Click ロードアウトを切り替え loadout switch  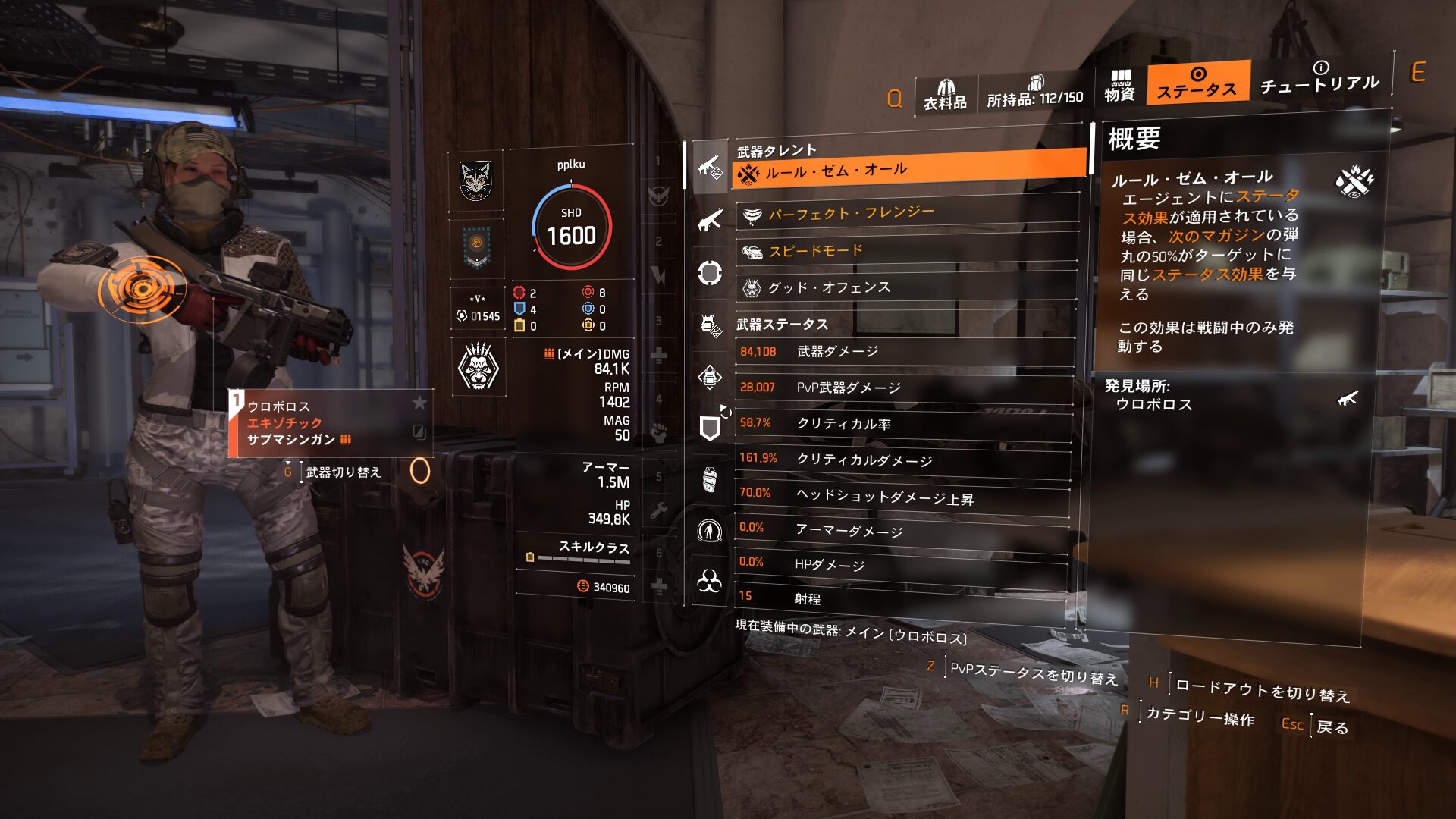click(x=1262, y=689)
